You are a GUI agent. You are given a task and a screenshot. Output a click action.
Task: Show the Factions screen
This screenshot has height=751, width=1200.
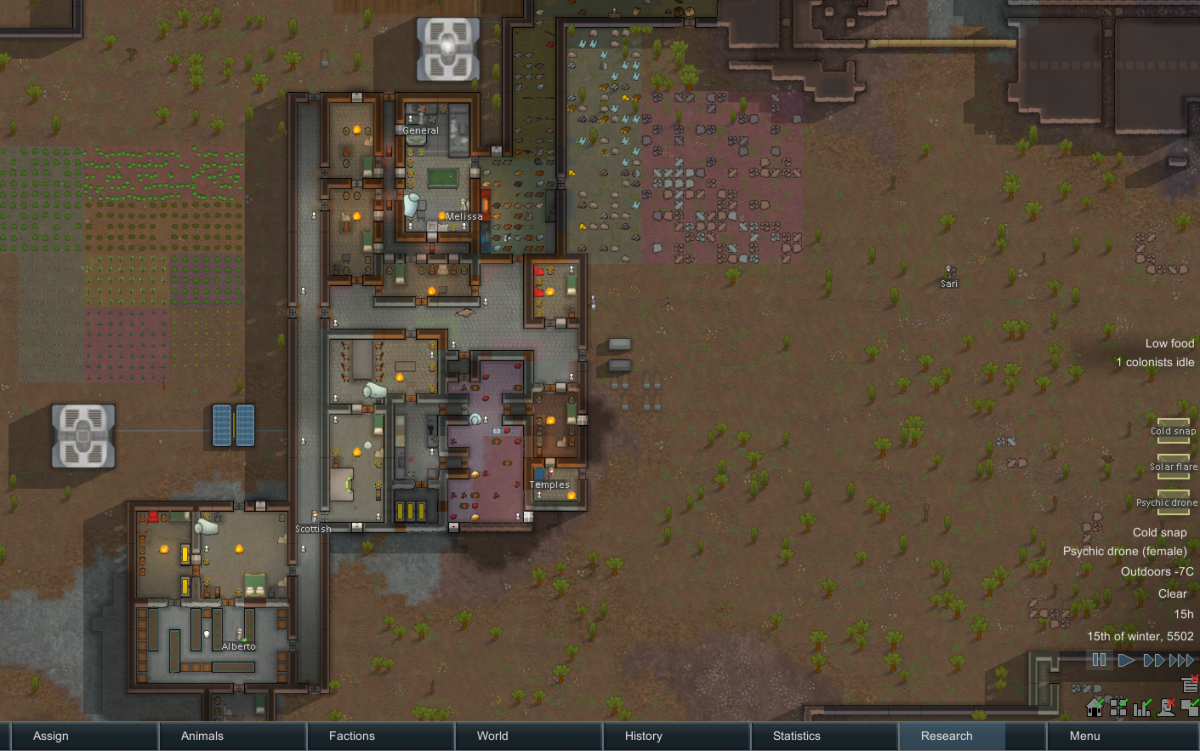pyautogui.click(x=352, y=736)
